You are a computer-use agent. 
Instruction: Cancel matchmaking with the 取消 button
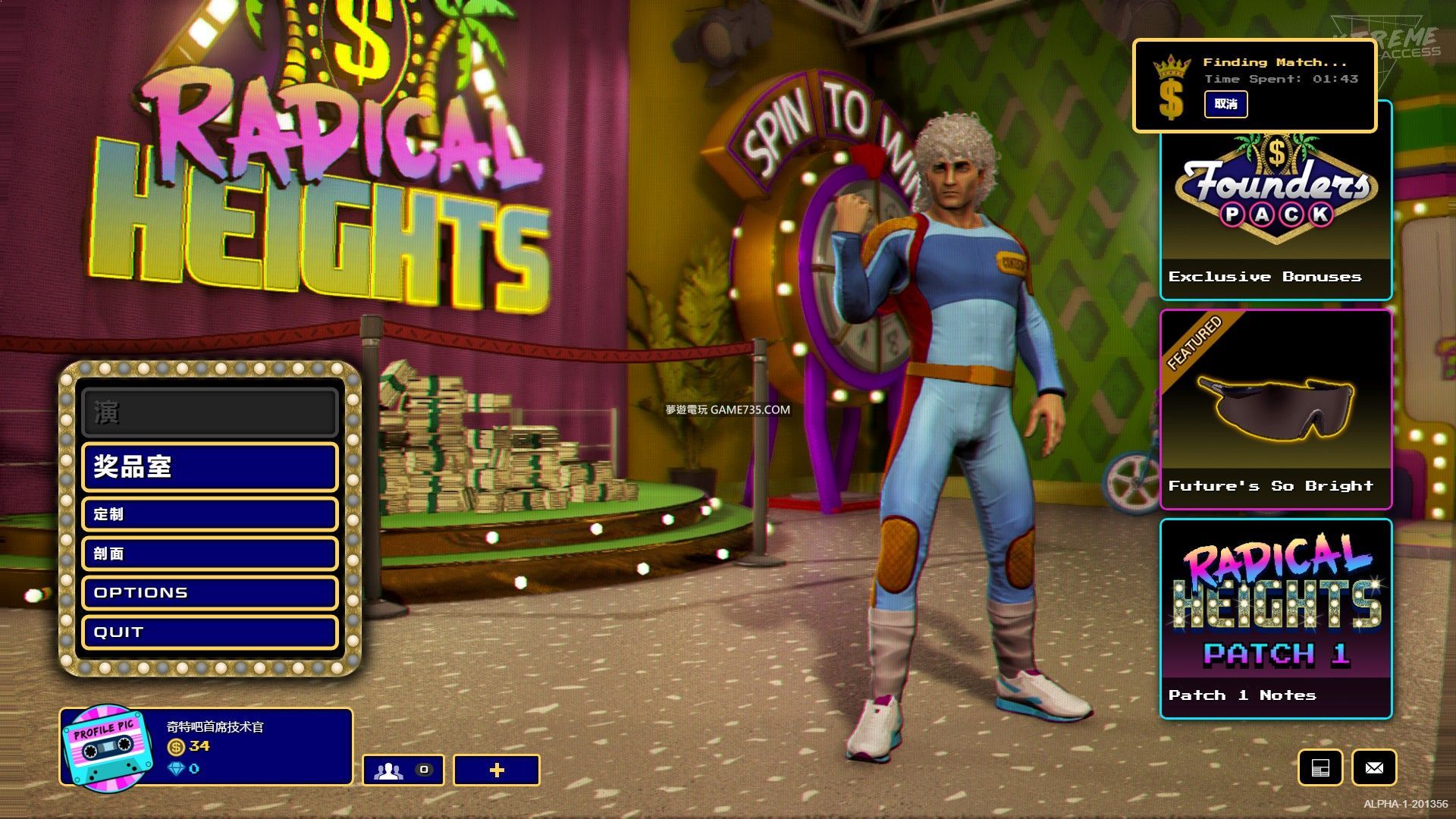click(x=1225, y=105)
